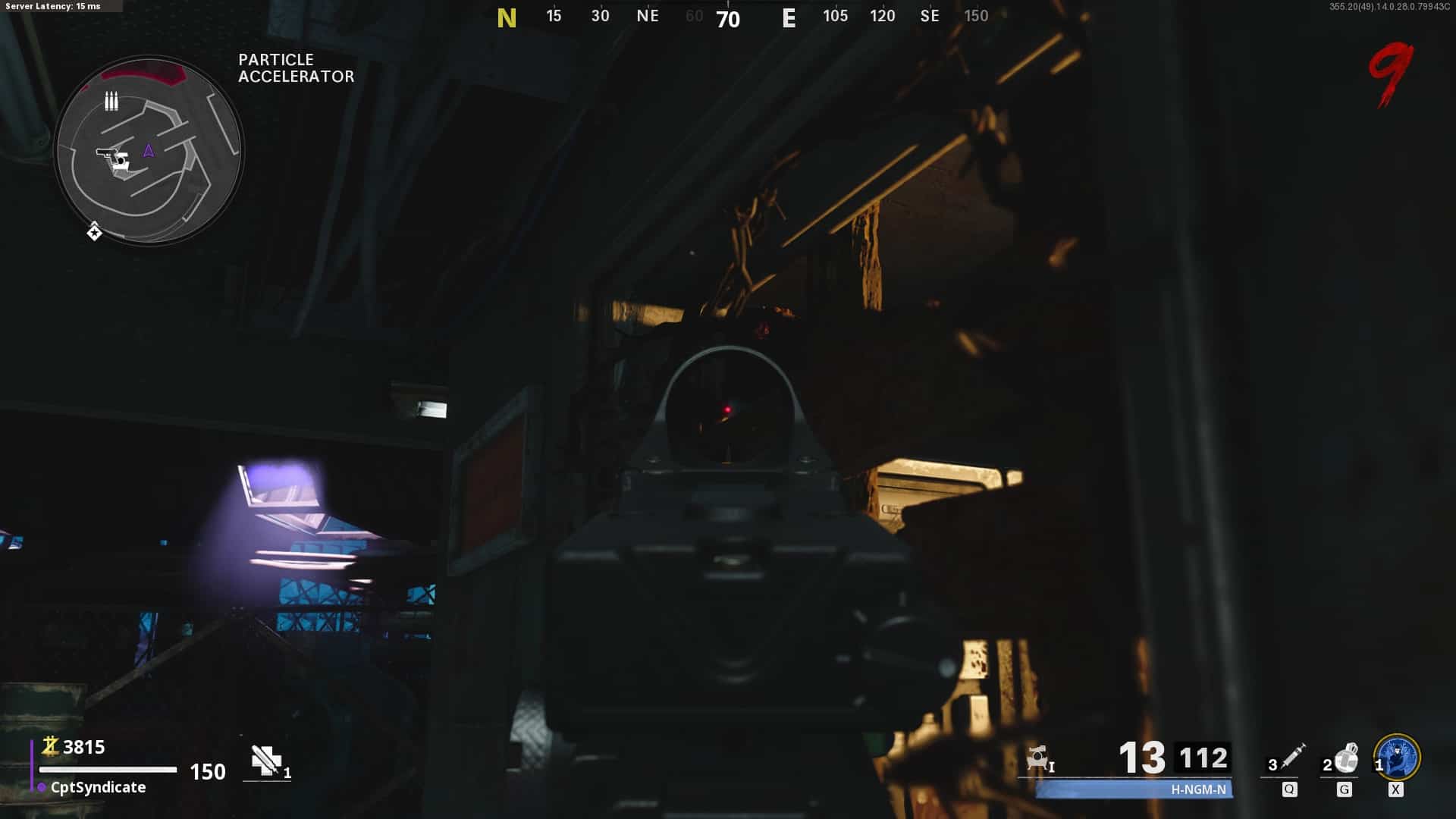1456x819 pixels.
Task: Click the diamond marker at minimap edge
Action: click(94, 232)
